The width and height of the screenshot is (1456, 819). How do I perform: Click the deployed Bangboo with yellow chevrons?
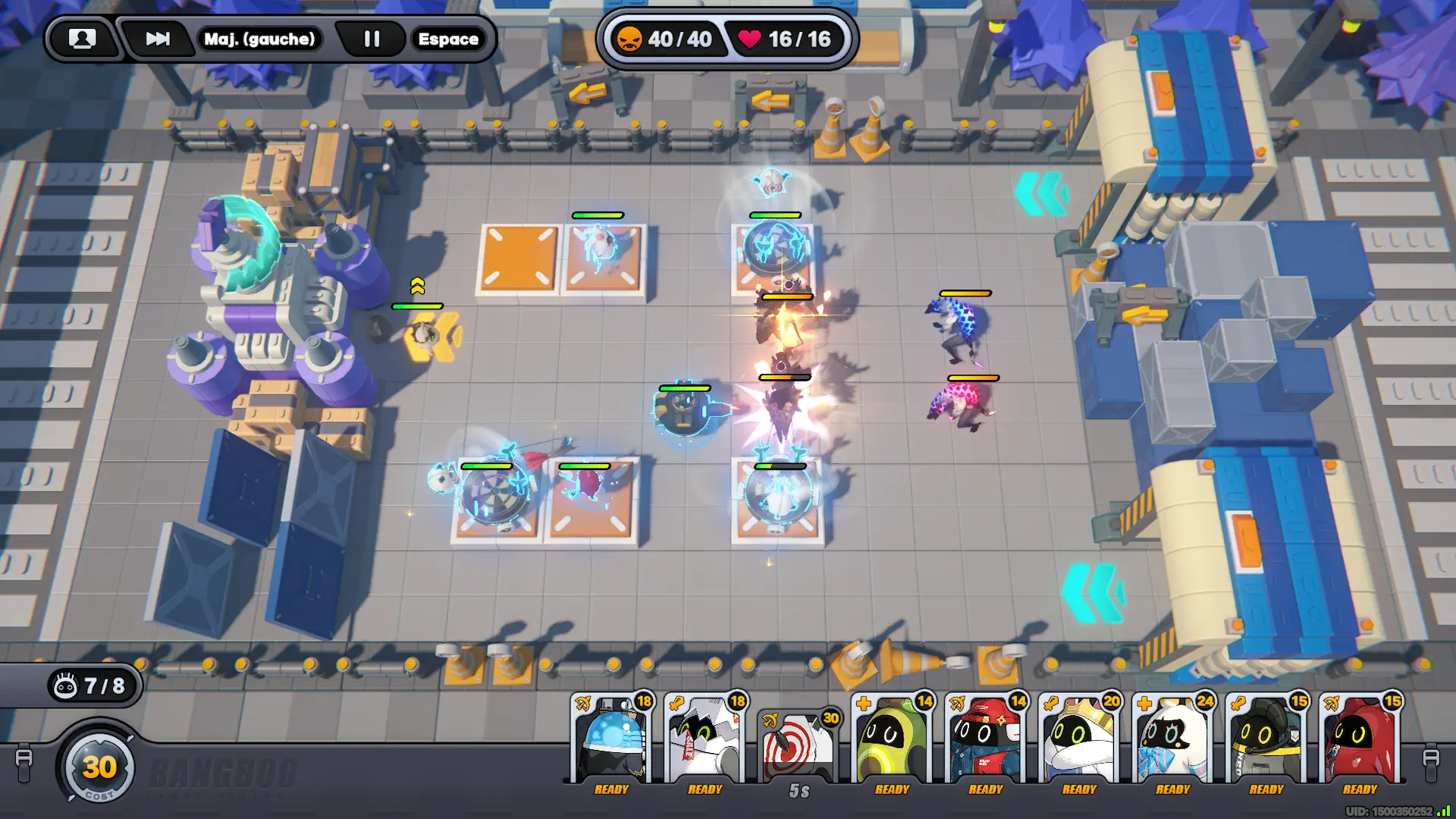427,335
